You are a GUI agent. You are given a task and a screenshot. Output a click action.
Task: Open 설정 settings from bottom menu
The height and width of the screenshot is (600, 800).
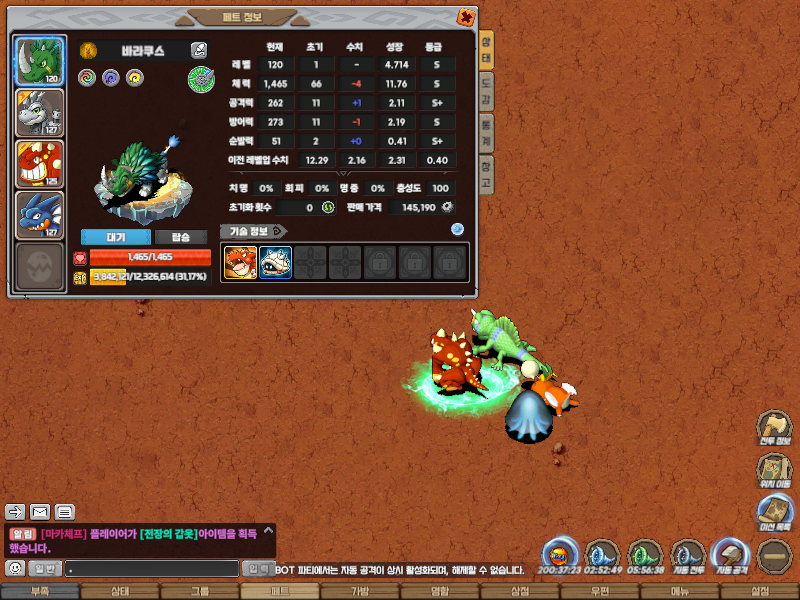[x=759, y=592]
